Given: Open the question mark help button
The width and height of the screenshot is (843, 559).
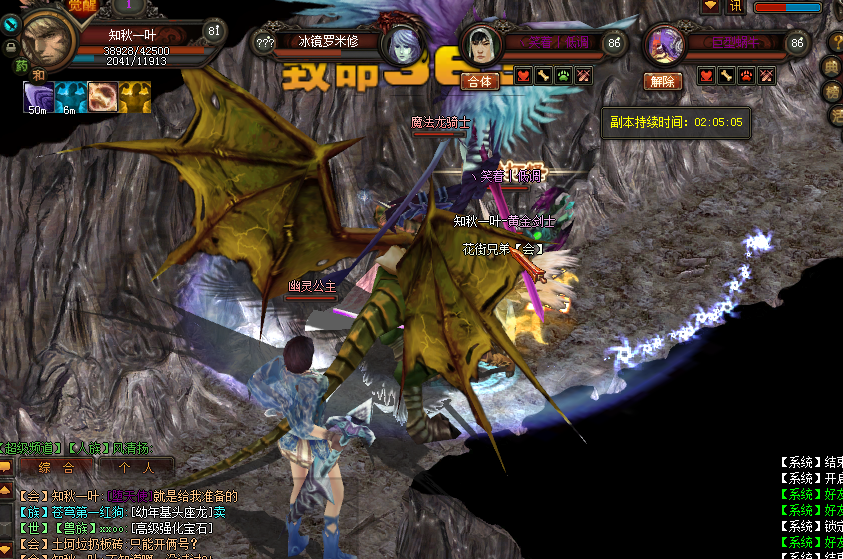Looking at the screenshot, I should [x=264, y=42].
